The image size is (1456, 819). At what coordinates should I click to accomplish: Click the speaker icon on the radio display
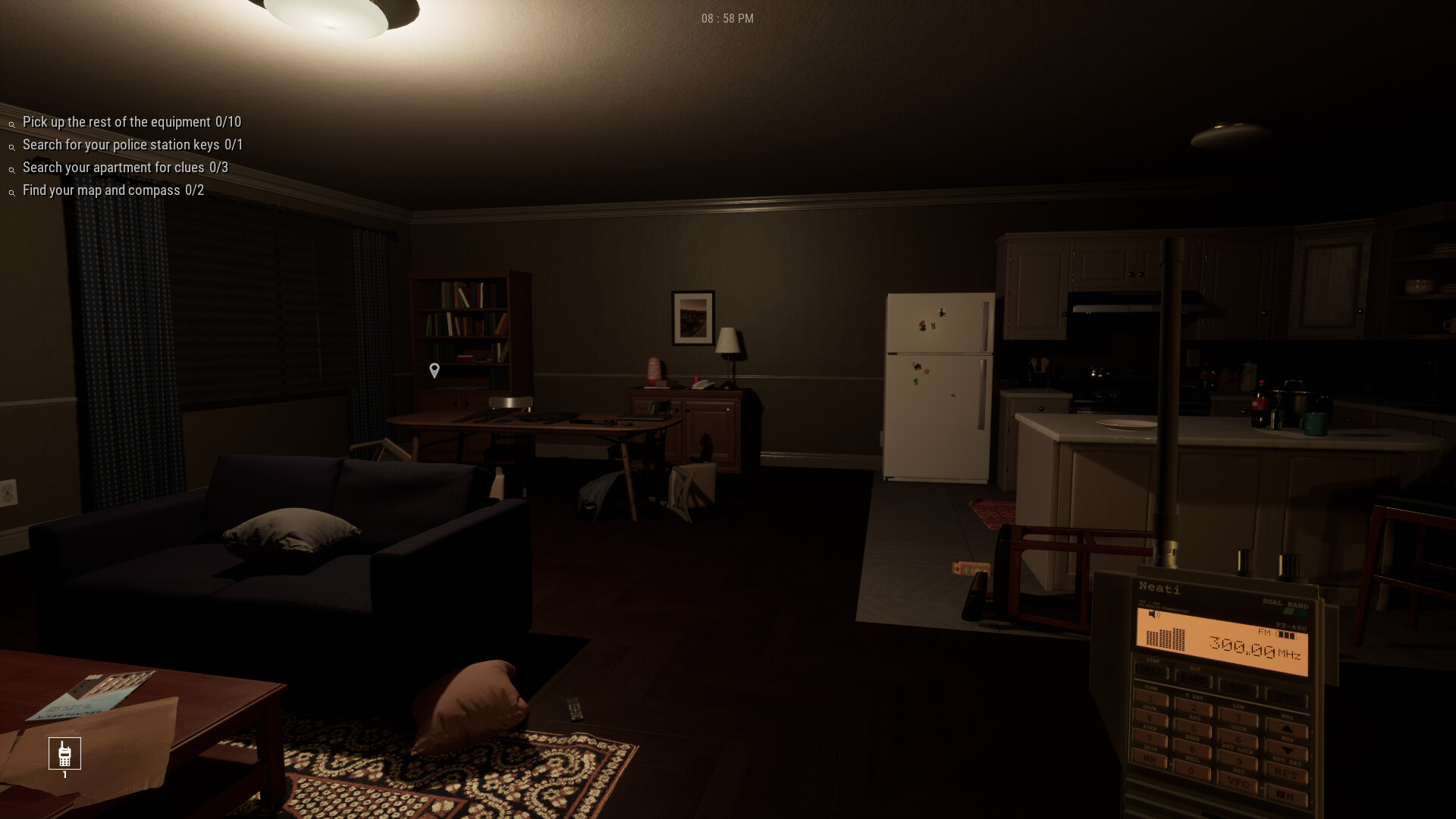point(1153,615)
